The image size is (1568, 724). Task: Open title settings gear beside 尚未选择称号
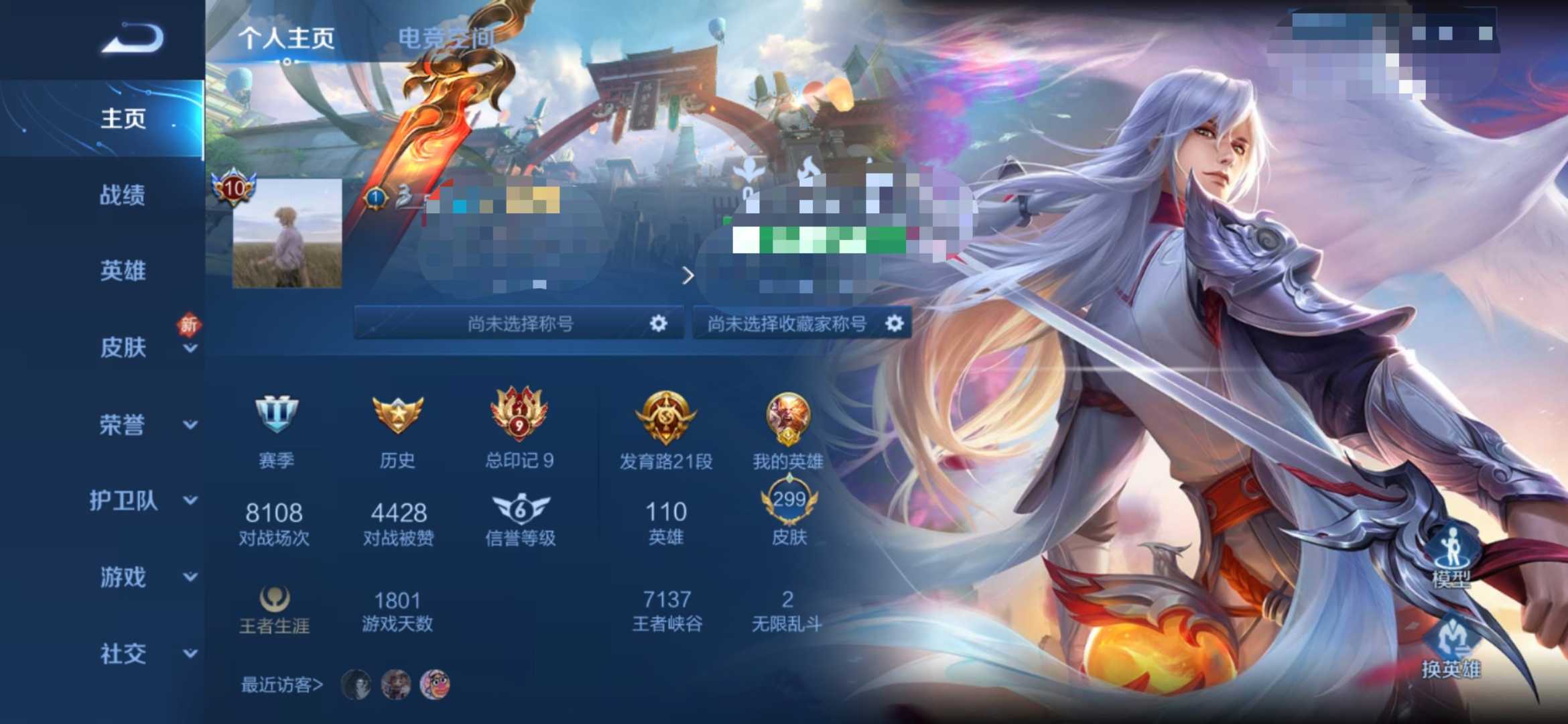[659, 323]
